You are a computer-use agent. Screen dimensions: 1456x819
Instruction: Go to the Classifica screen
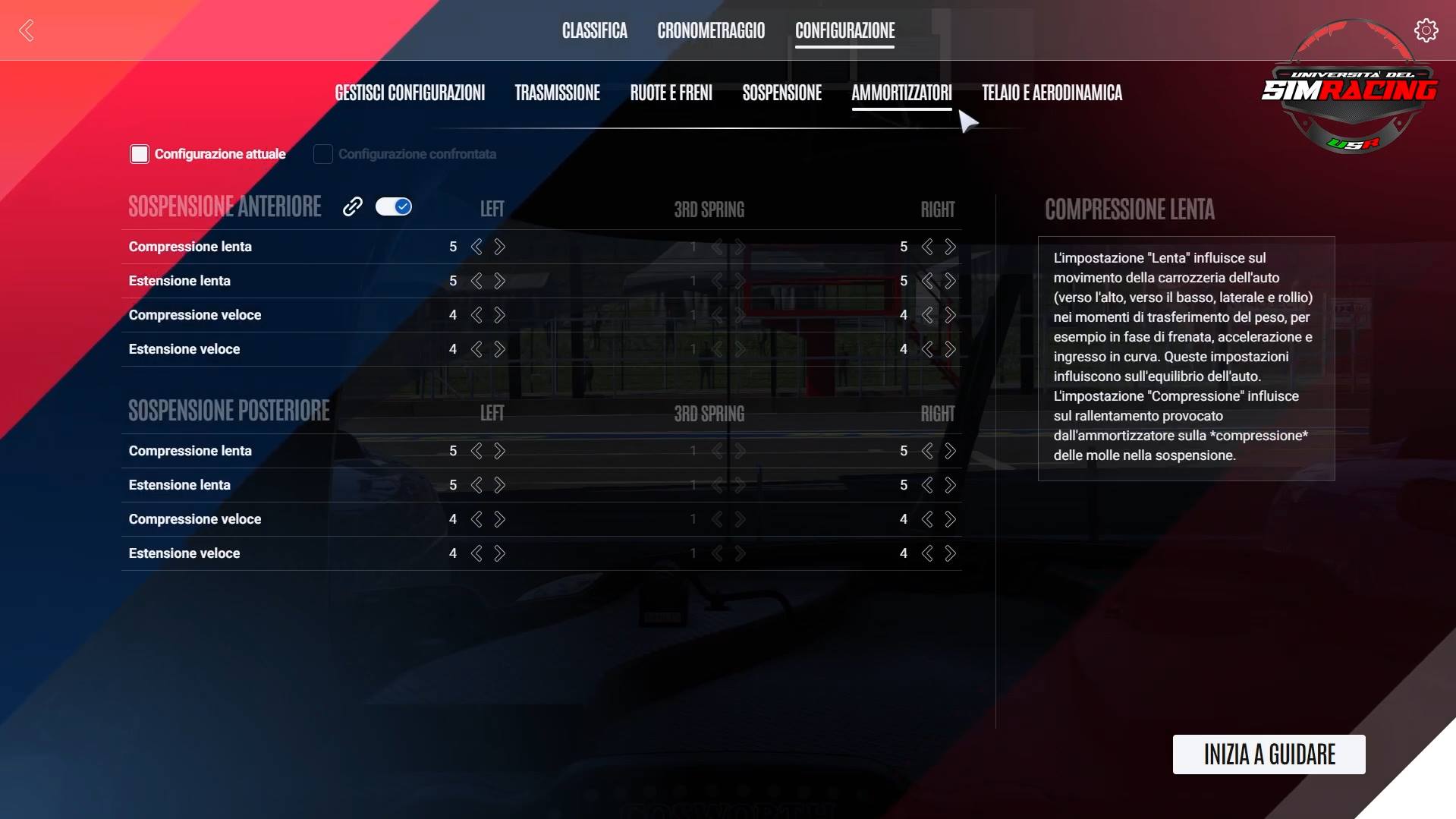point(594,30)
